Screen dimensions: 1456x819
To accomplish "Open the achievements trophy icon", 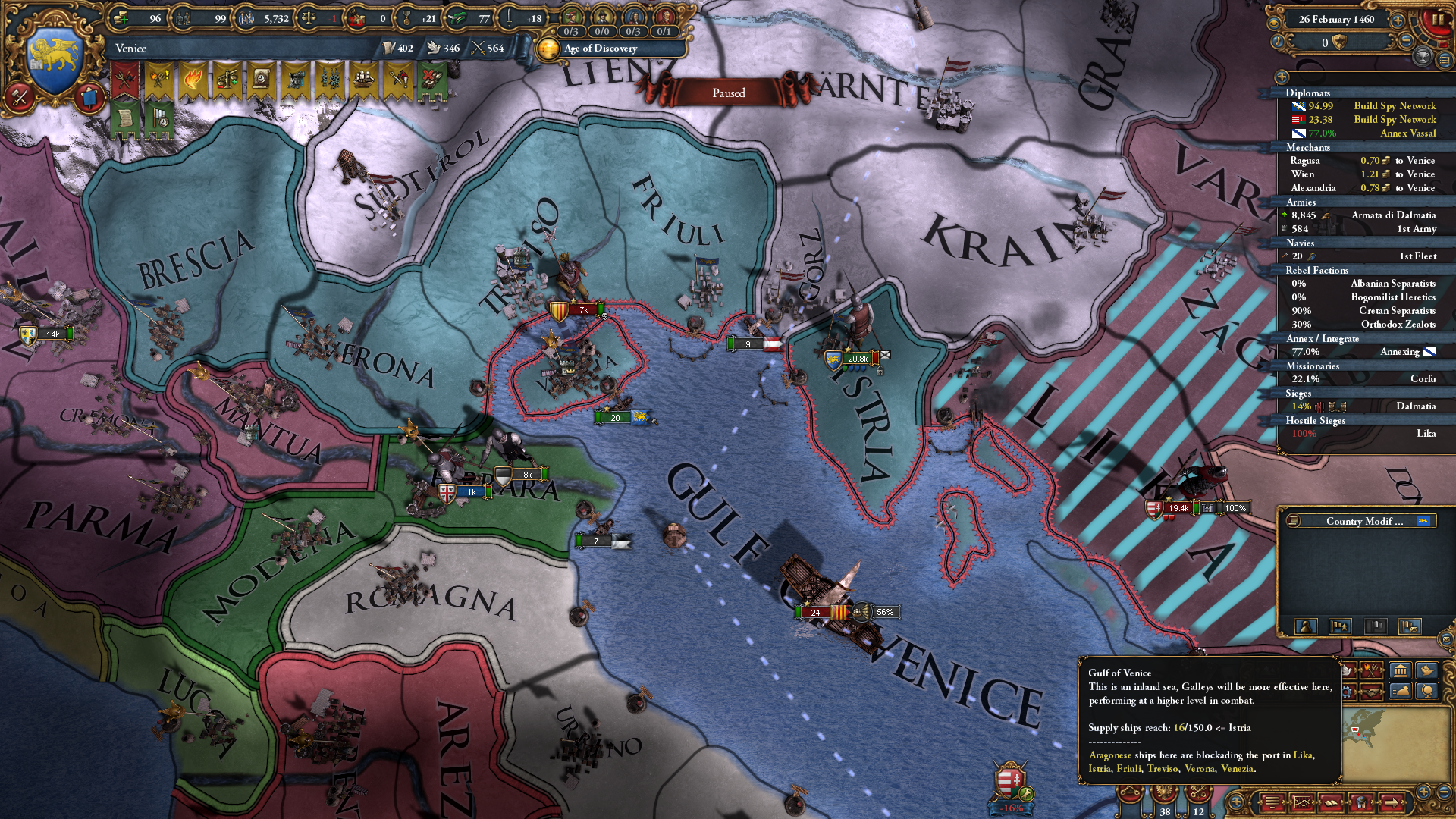I will (1424, 58).
